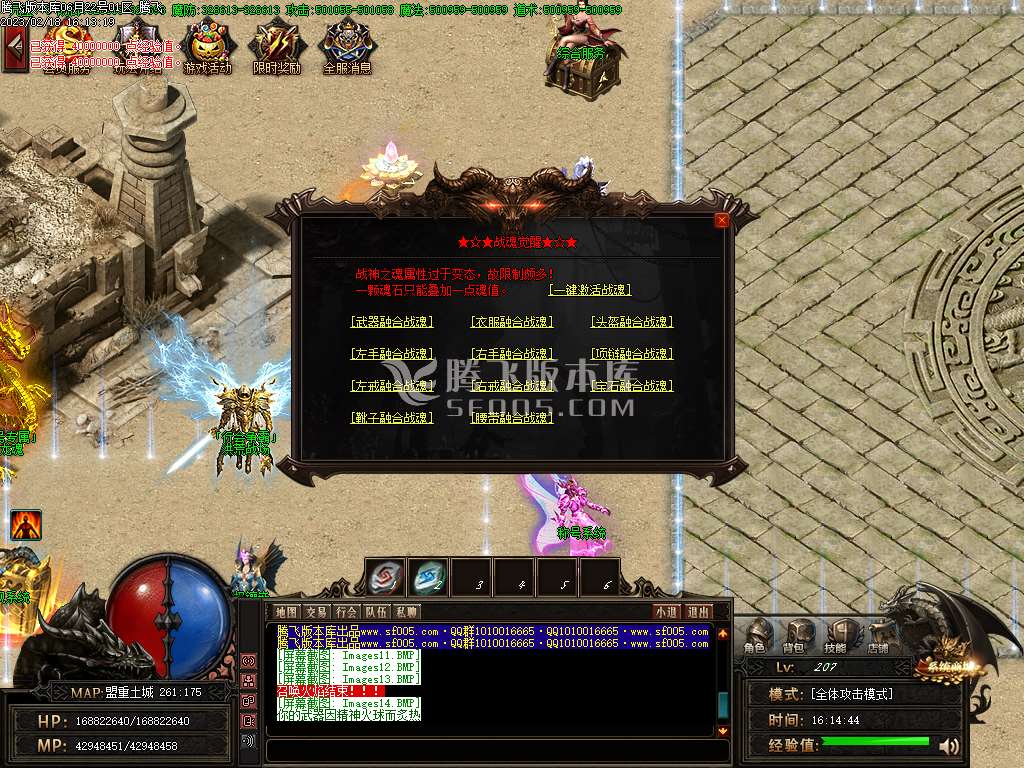Activate the red swirl skill in hotbar slot 1
Viewport: 1024px width, 768px height.
pyautogui.click(x=385, y=578)
